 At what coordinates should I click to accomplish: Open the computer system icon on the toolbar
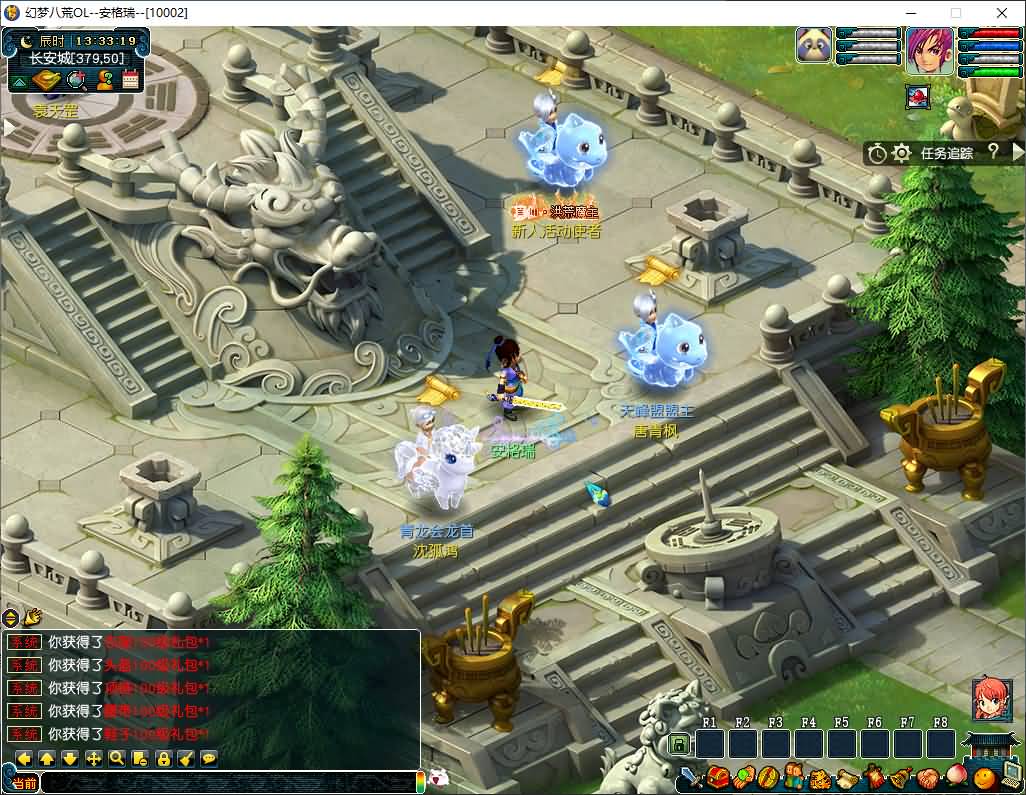(1010, 777)
